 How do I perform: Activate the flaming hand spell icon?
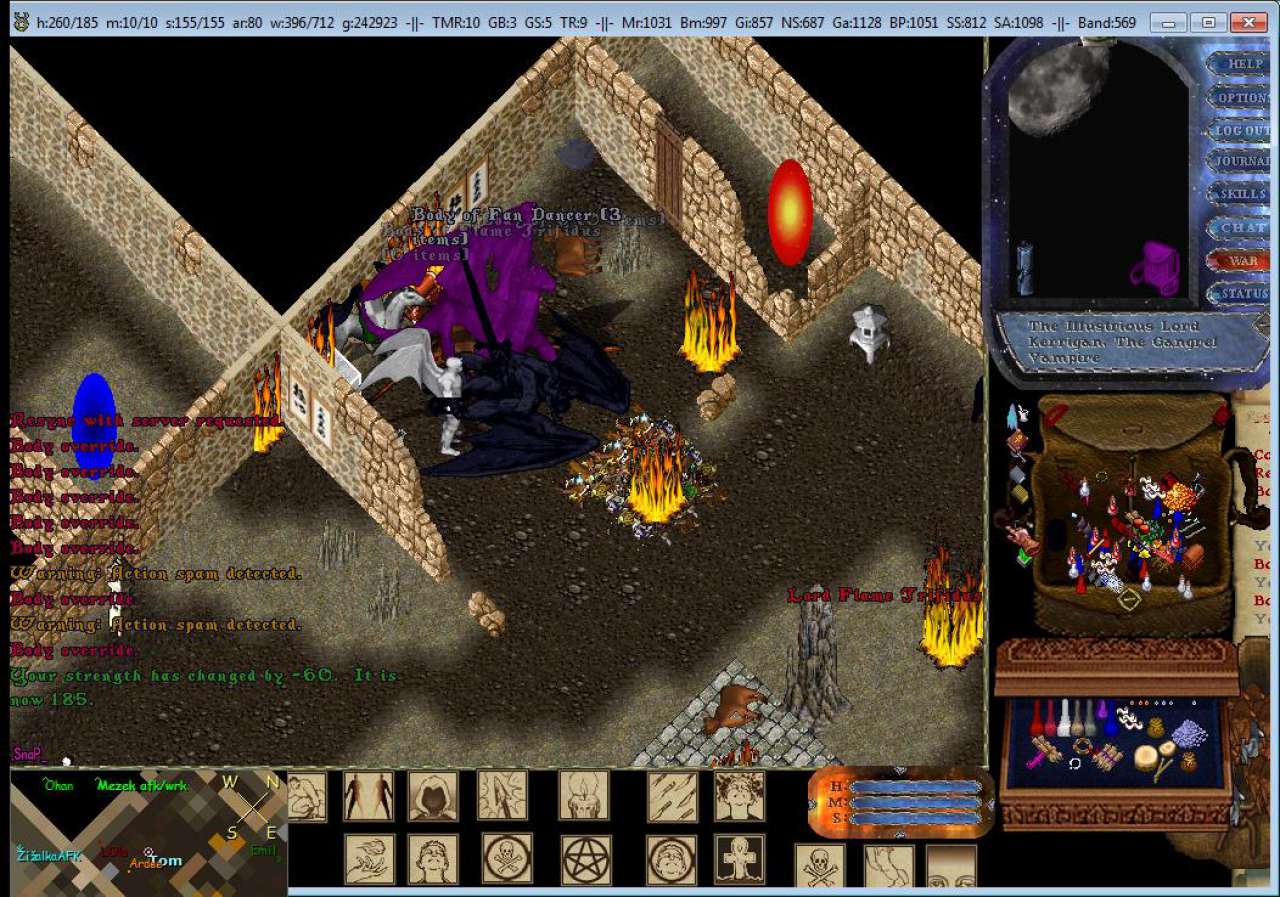pos(369,859)
